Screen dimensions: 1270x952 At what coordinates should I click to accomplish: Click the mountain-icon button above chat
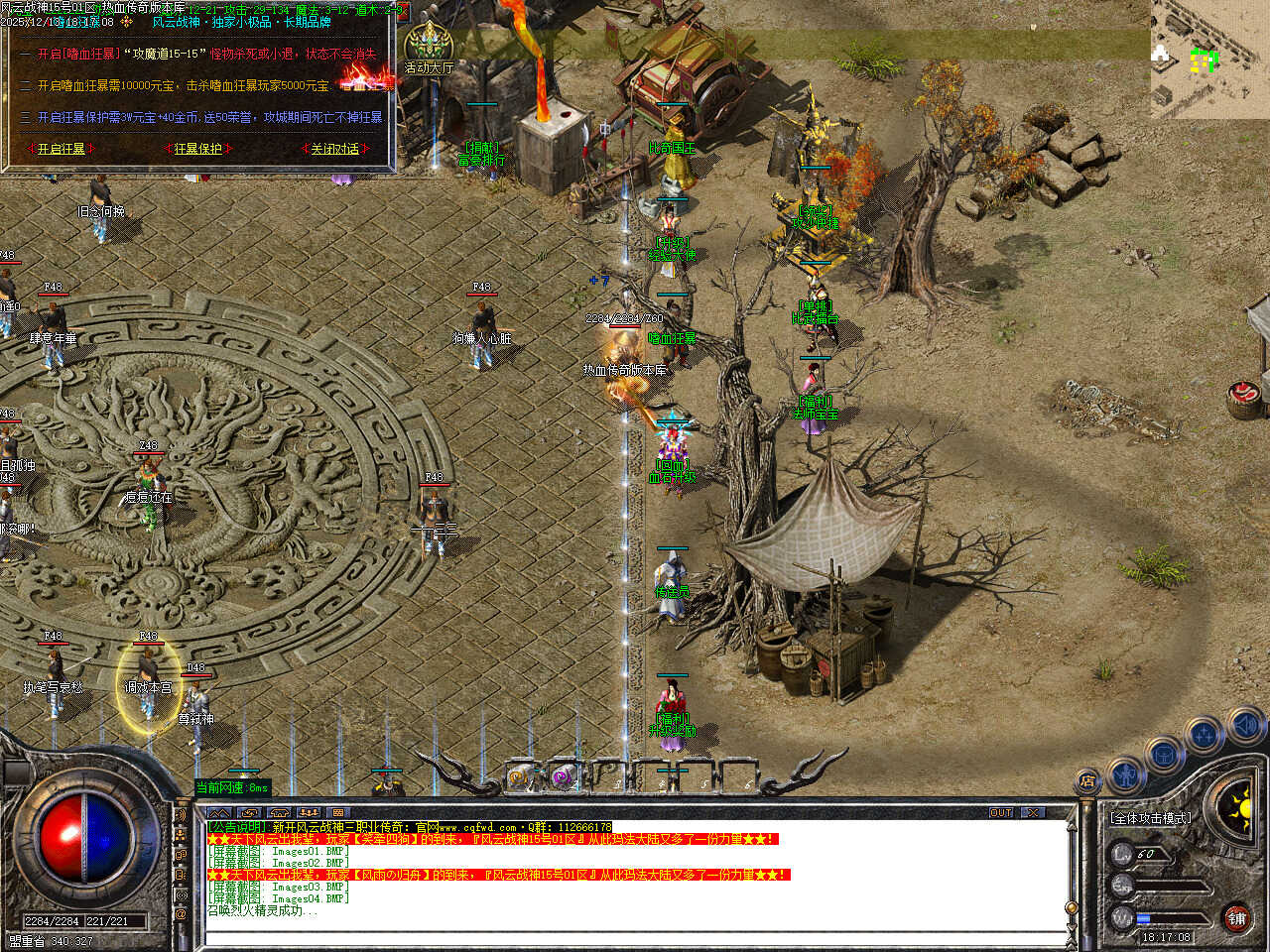(x=218, y=813)
